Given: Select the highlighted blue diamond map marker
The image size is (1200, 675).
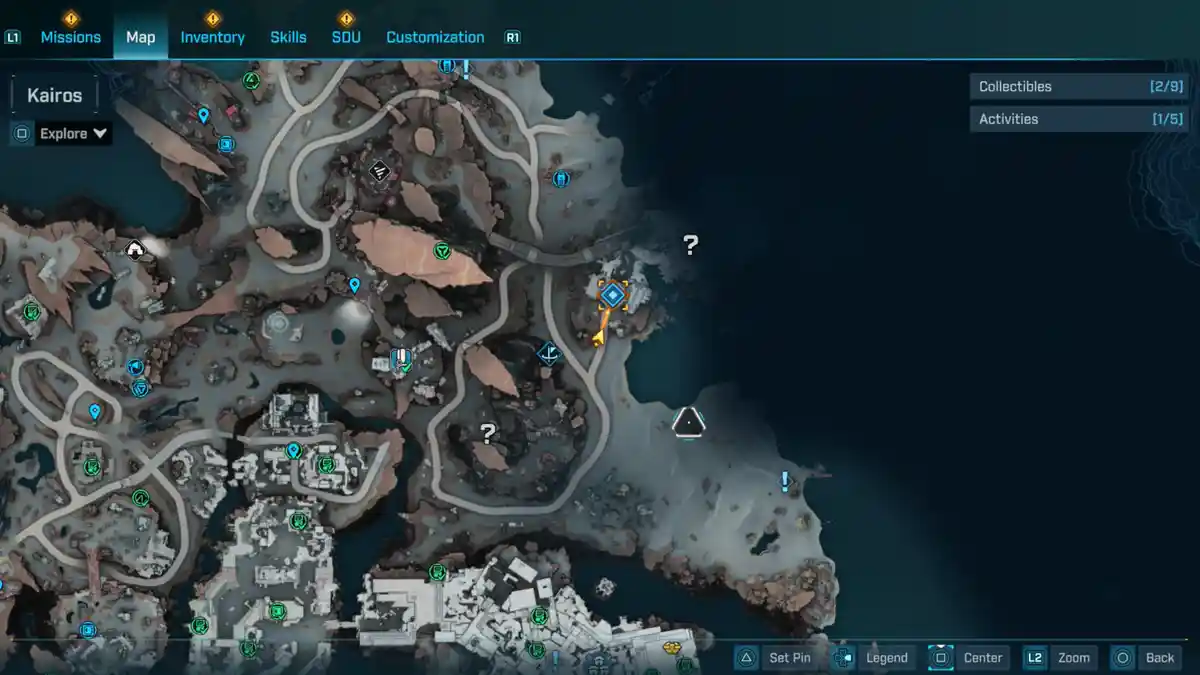Looking at the screenshot, I should tap(612, 295).
